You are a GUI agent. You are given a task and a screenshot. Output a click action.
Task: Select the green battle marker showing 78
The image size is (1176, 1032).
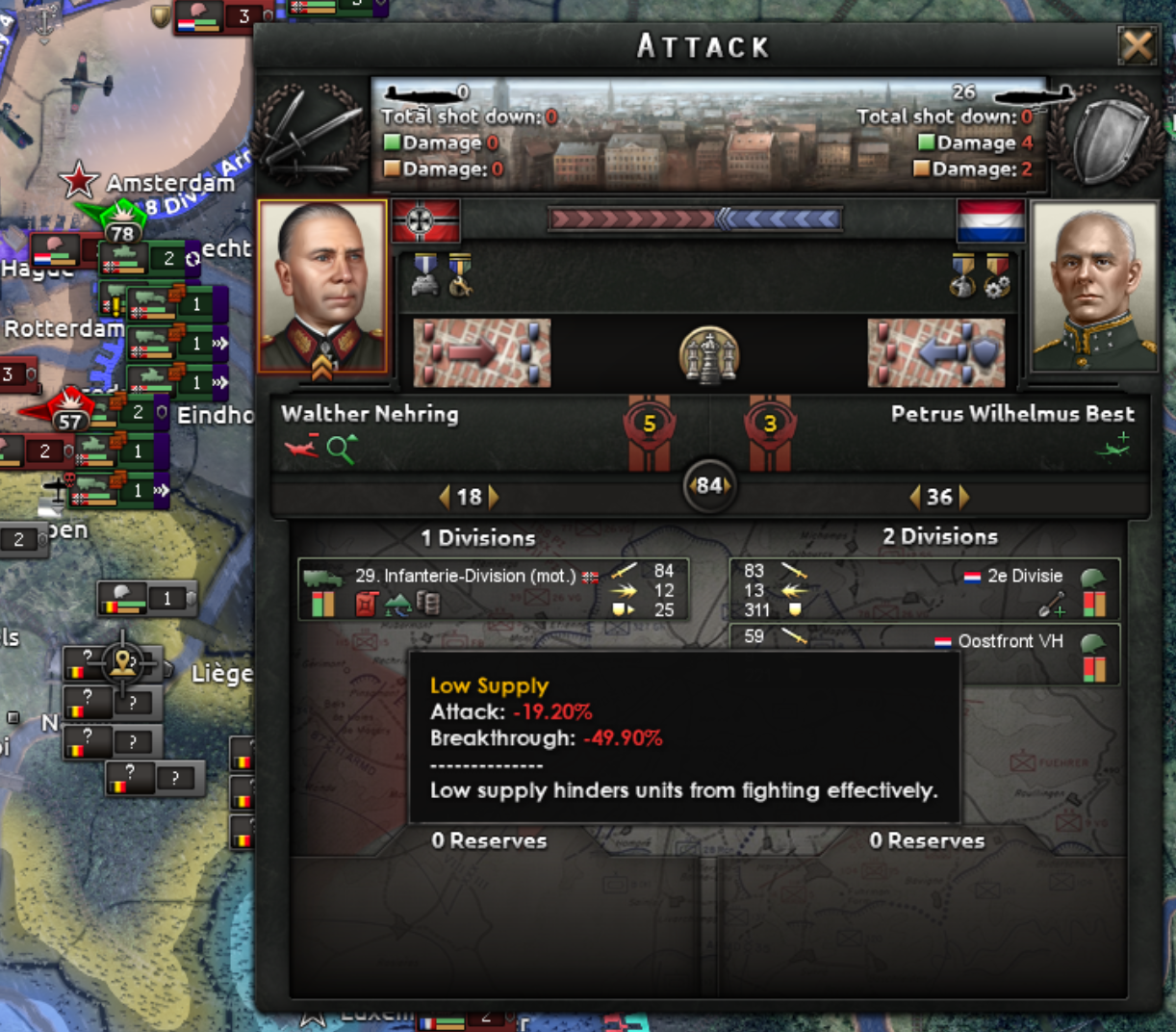pos(121,226)
